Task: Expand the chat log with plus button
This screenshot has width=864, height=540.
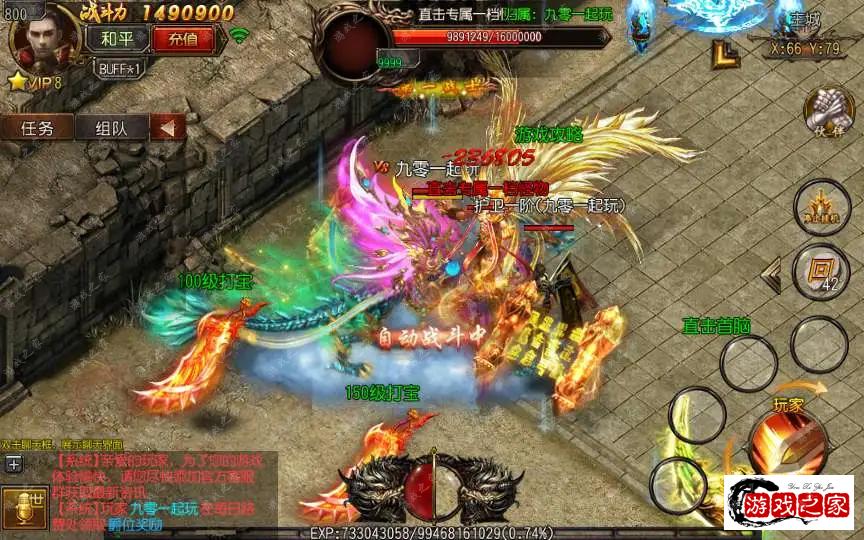Action: click(13, 462)
